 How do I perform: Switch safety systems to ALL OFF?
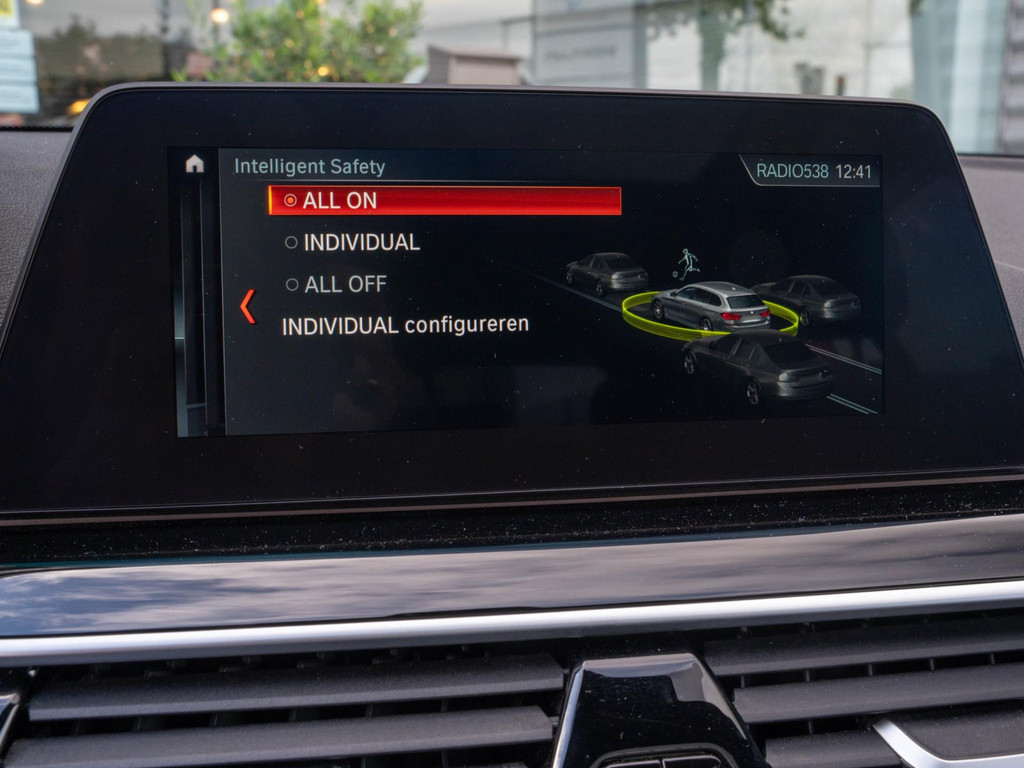click(345, 285)
